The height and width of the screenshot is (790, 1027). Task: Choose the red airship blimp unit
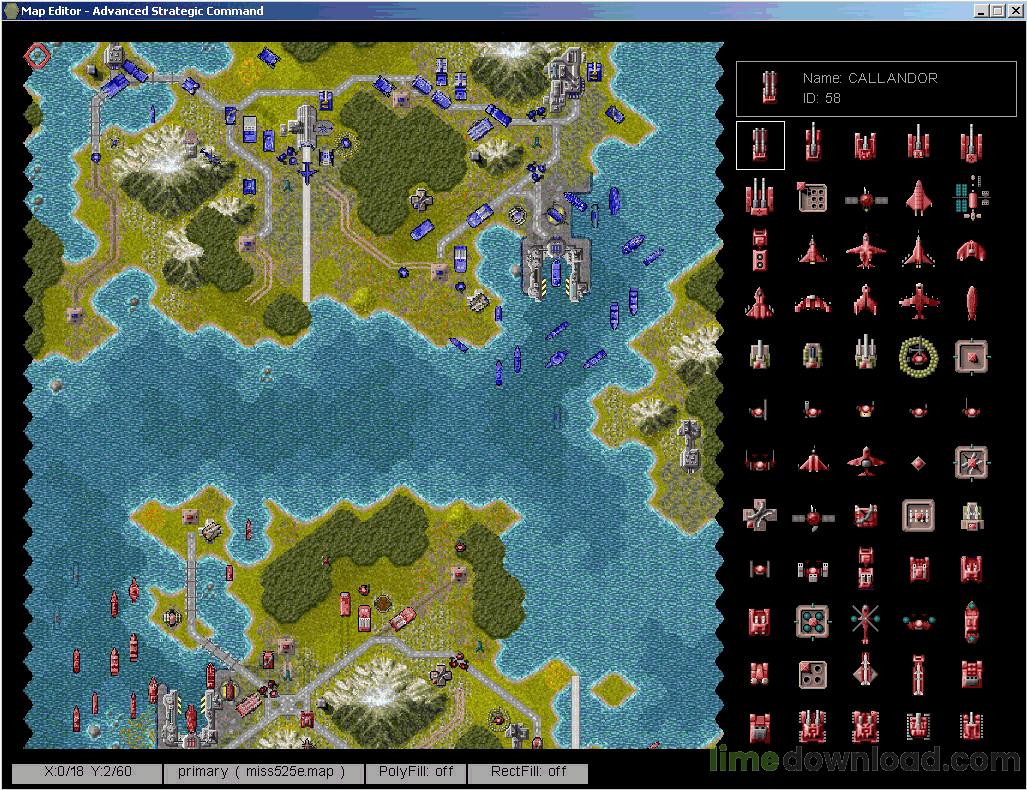(970, 302)
